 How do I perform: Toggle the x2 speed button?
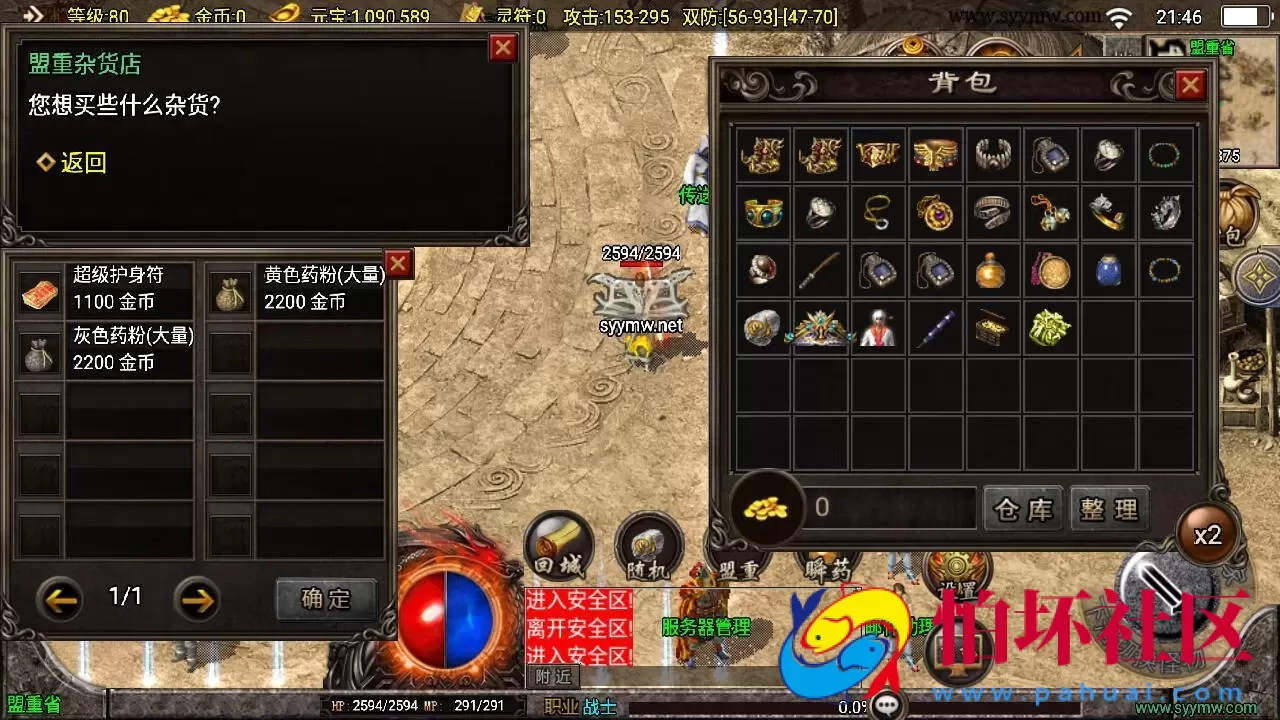pos(1208,535)
